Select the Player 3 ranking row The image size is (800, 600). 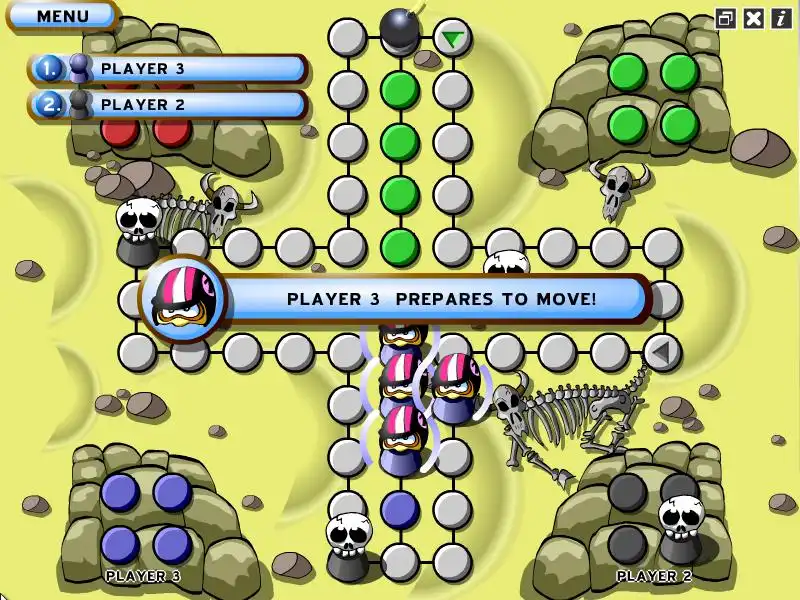point(168,68)
